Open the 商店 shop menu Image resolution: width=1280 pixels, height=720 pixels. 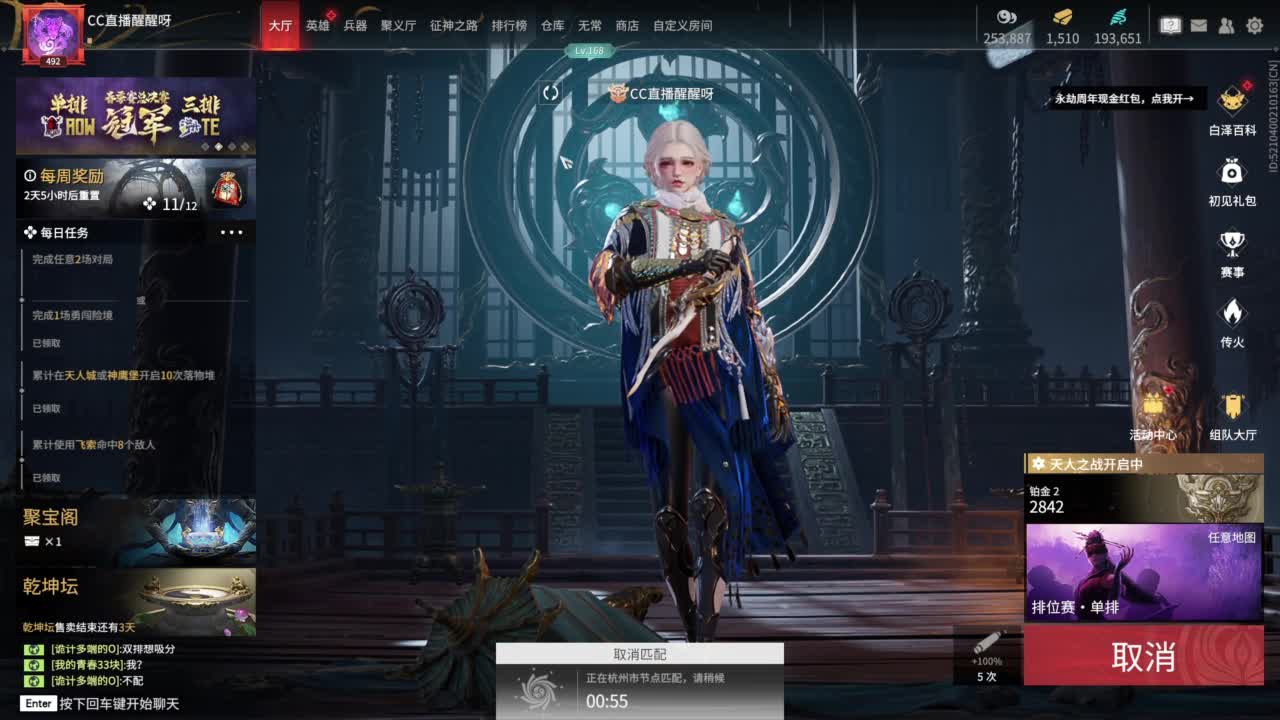pyautogui.click(x=626, y=27)
